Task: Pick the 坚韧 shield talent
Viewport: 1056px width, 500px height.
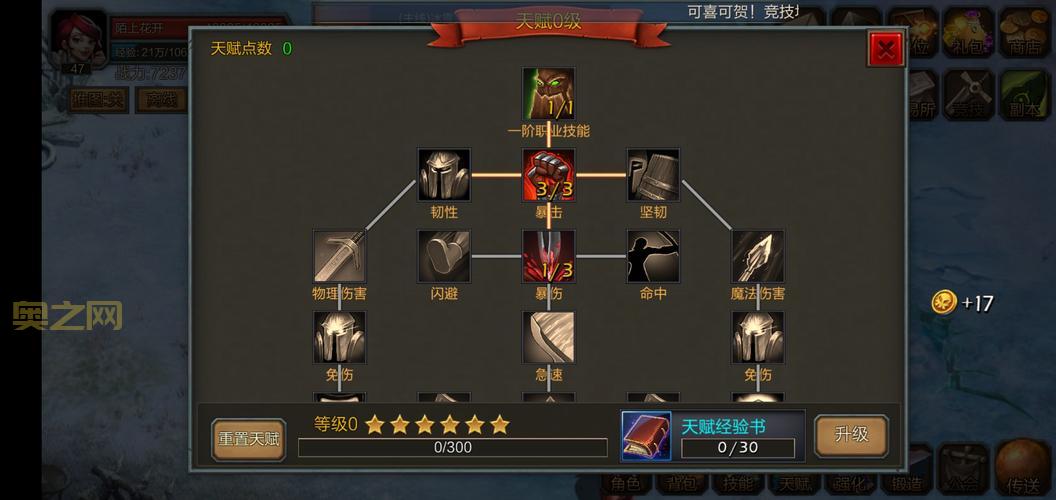Action: pos(653,175)
